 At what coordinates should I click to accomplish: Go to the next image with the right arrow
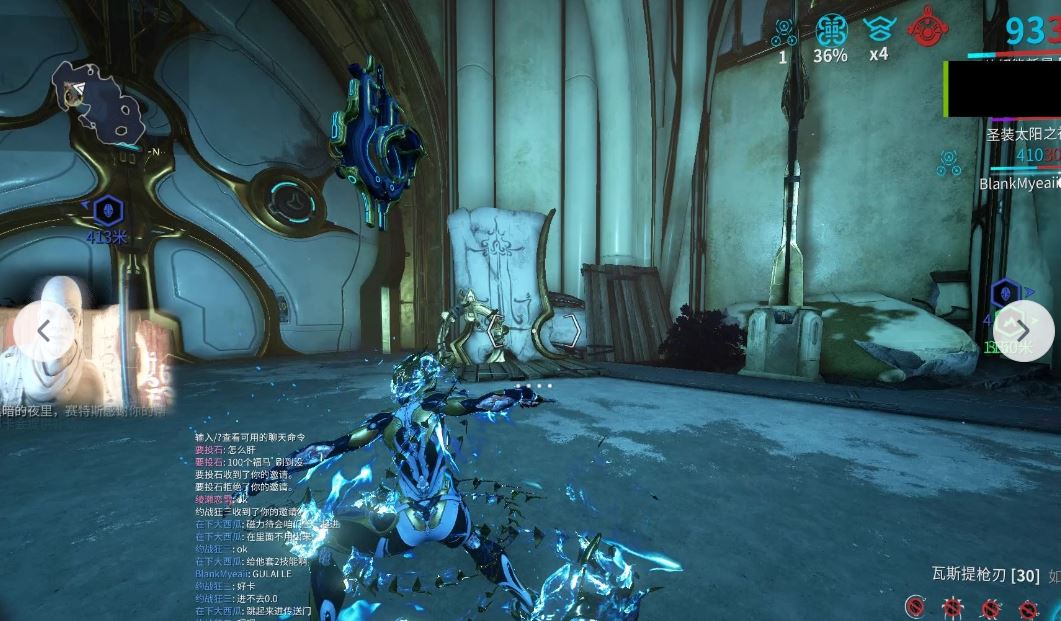pyautogui.click(x=1023, y=330)
